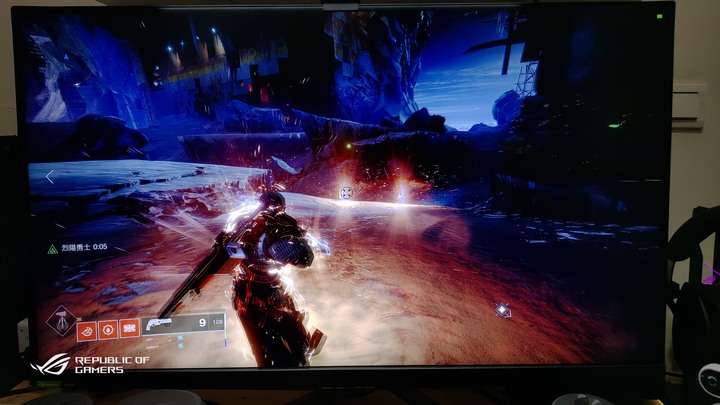Select the hand cannon weapon icon
The image size is (720, 405).
point(160,324)
